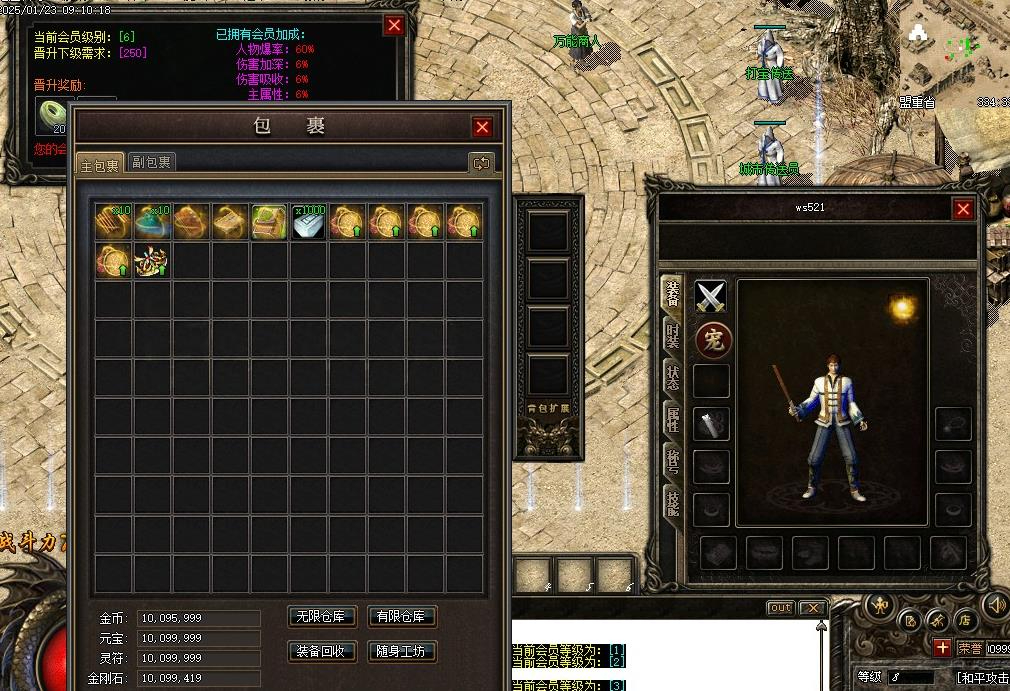Close the ws521 character panel
The width and height of the screenshot is (1010, 691).
[x=963, y=208]
